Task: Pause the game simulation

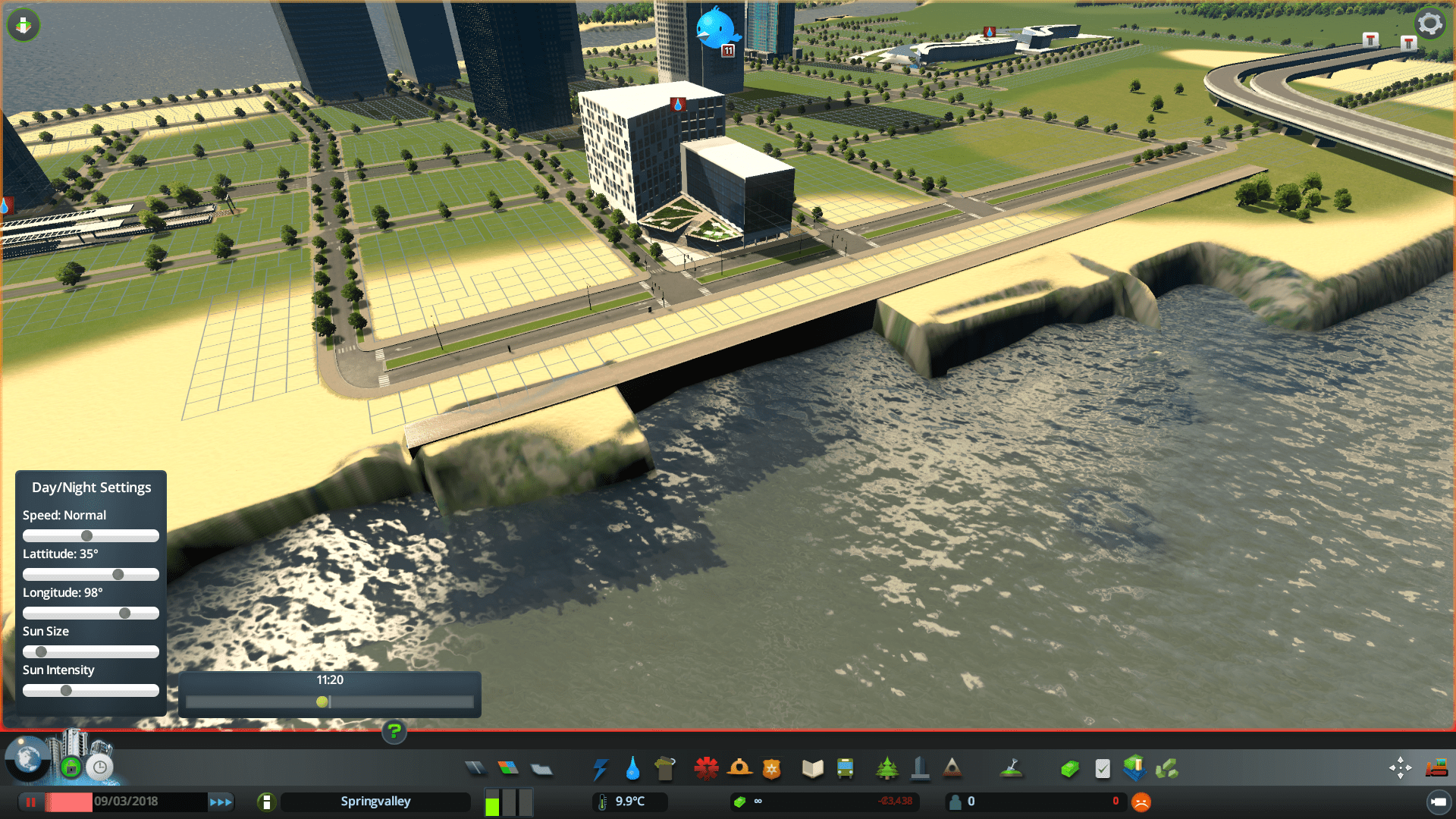Action: coord(30,801)
